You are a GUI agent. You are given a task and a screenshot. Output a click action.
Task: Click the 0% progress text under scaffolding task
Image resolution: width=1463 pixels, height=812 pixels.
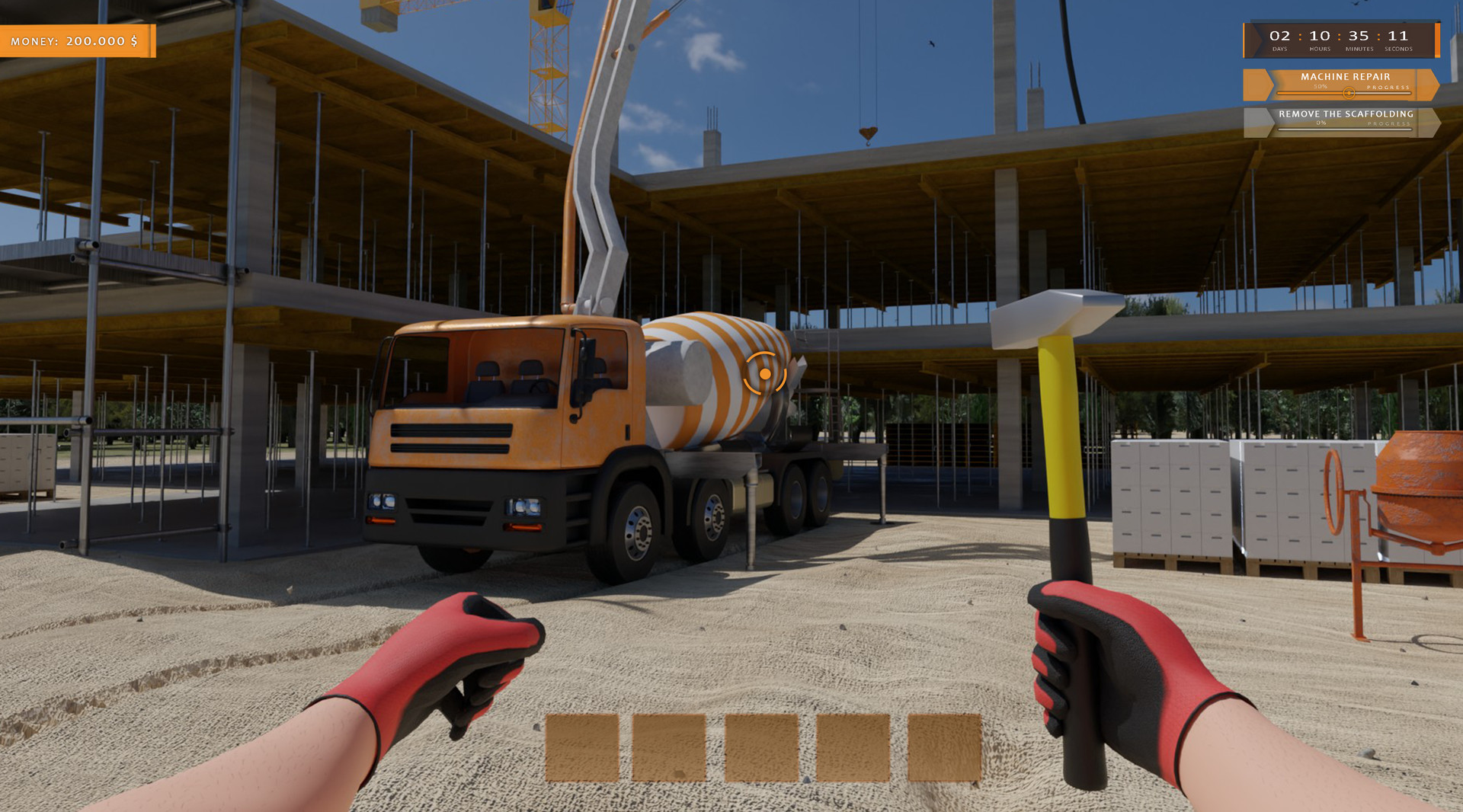pyautogui.click(x=1321, y=124)
